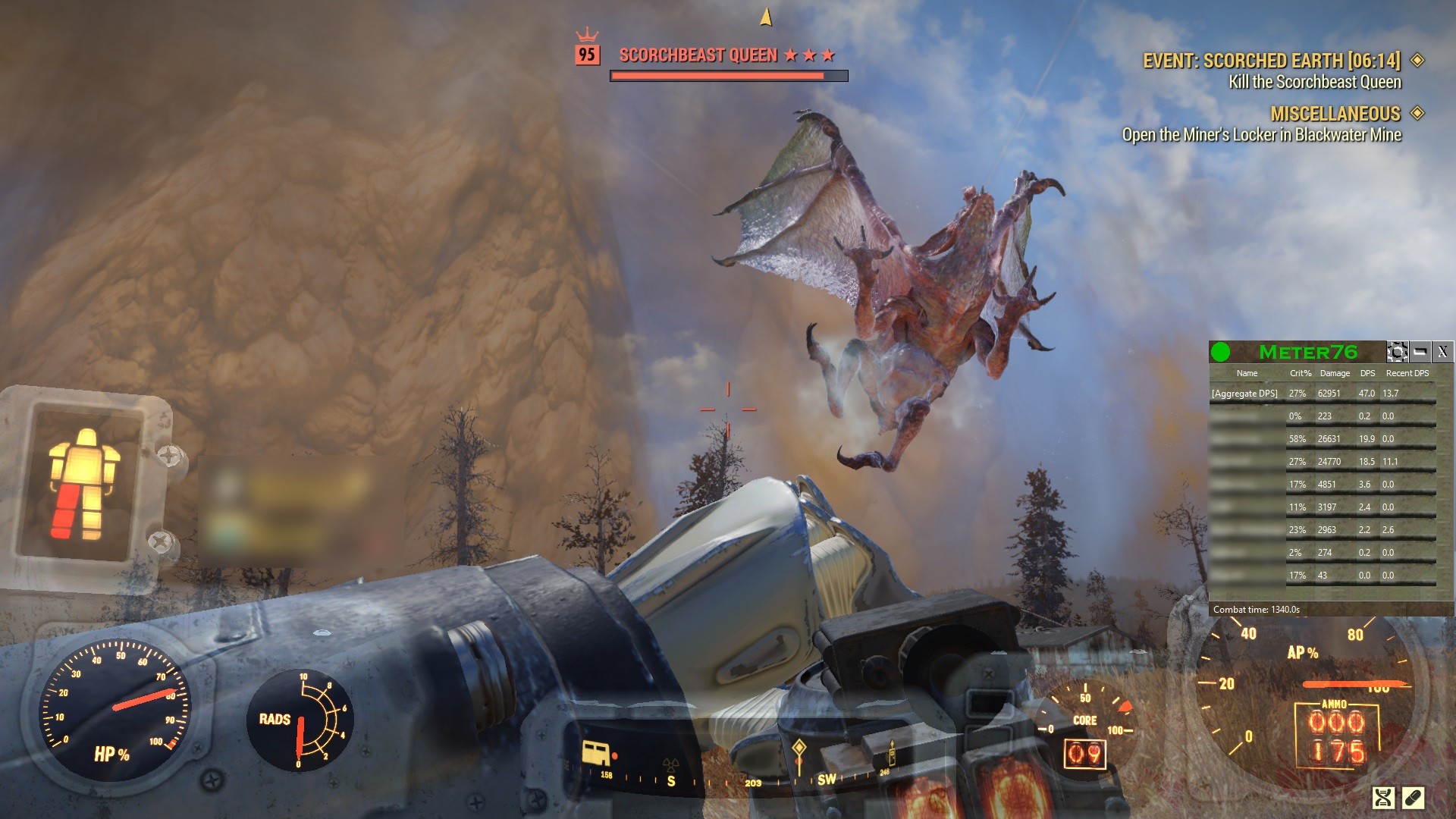
Task: Click the DNA helix mutation status icon
Action: pyautogui.click(x=1383, y=797)
